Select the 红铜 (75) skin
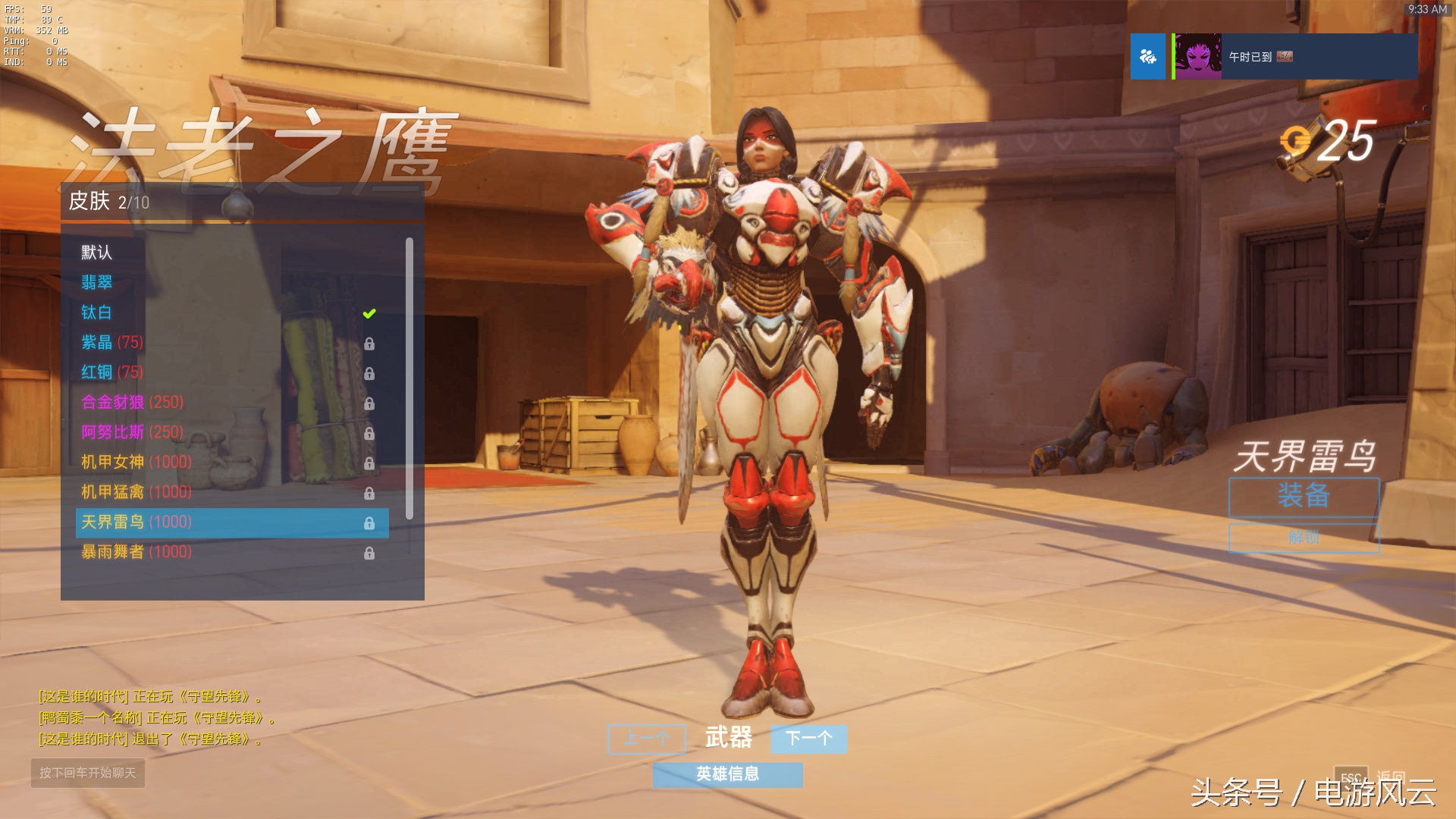Image resolution: width=1456 pixels, height=819 pixels. point(112,372)
